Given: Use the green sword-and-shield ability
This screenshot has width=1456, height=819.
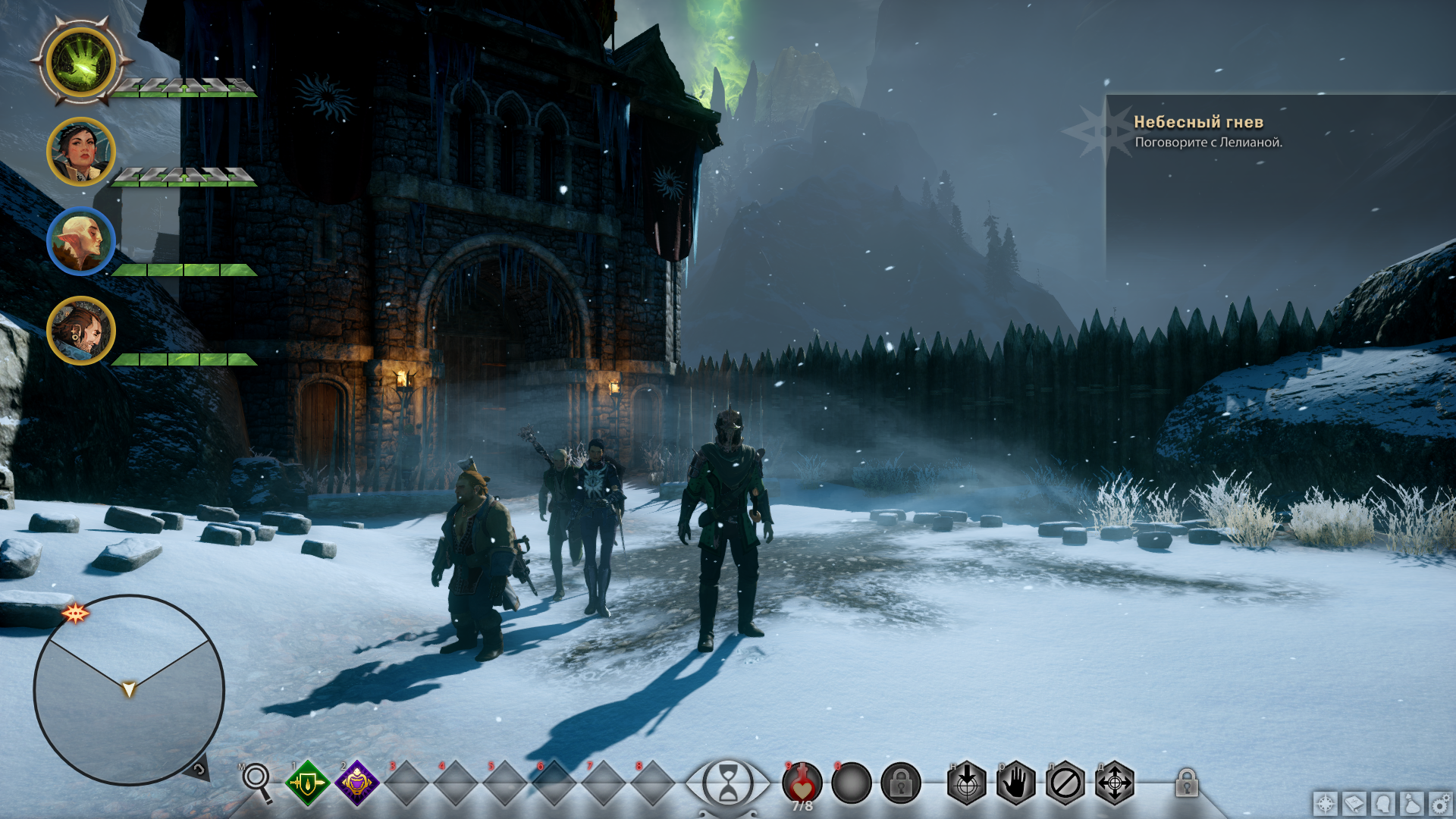Looking at the screenshot, I should pyautogui.click(x=307, y=783).
